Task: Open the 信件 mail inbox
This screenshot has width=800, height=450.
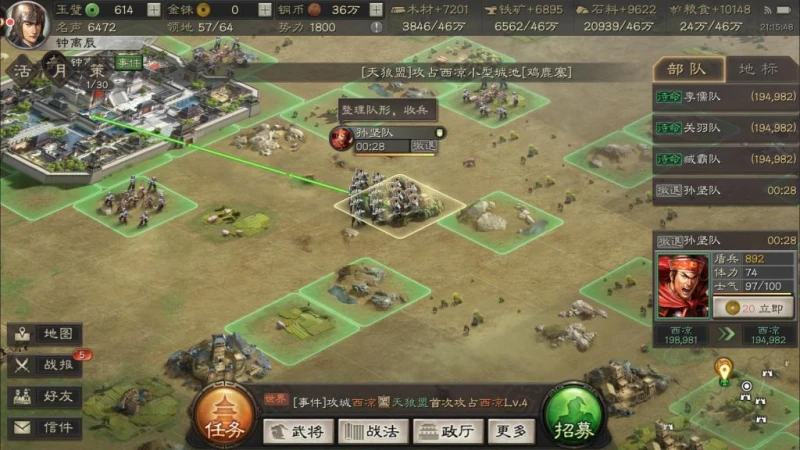Action: coord(45,427)
